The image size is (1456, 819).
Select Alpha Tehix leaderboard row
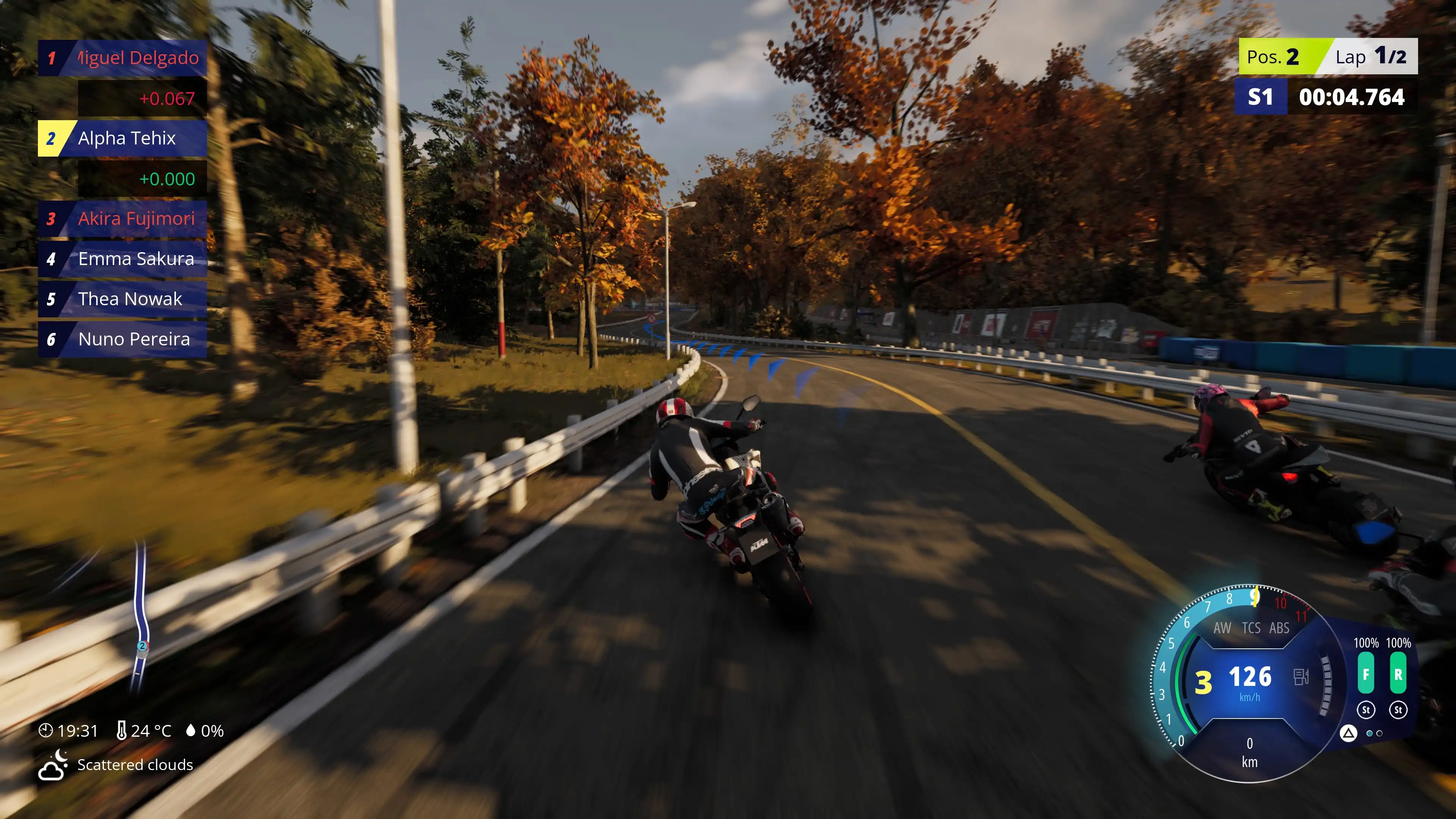(122, 138)
